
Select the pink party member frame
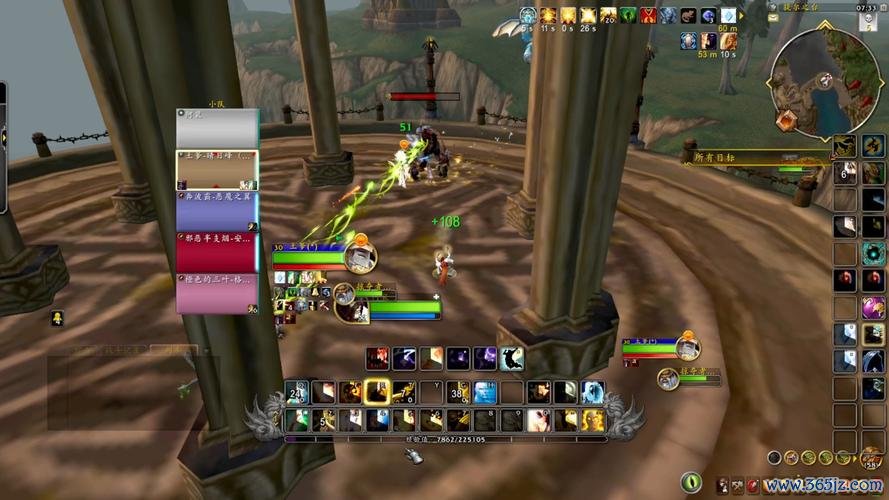click(x=217, y=294)
